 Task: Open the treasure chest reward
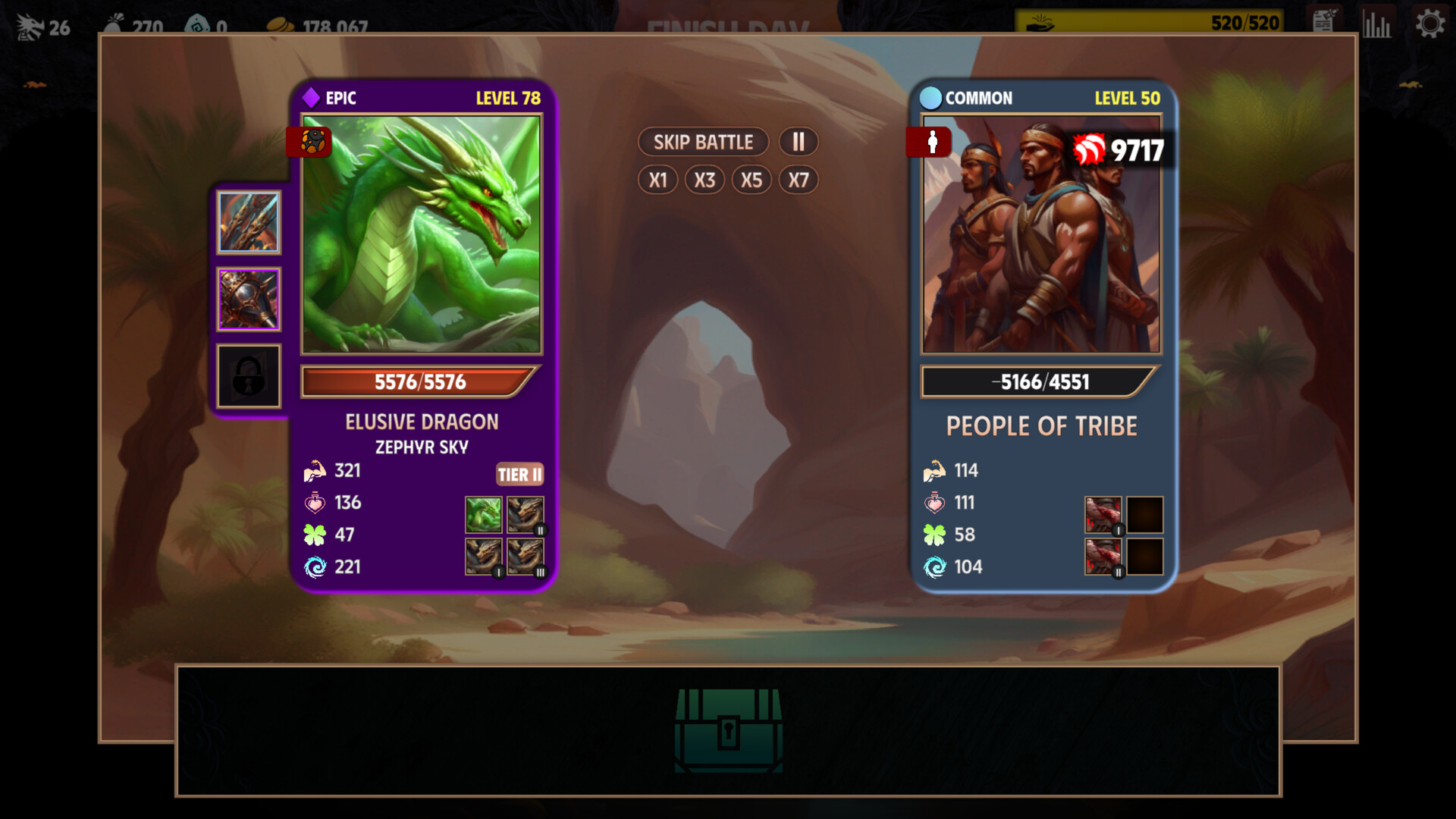pyautogui.click(x=728, y=730)
